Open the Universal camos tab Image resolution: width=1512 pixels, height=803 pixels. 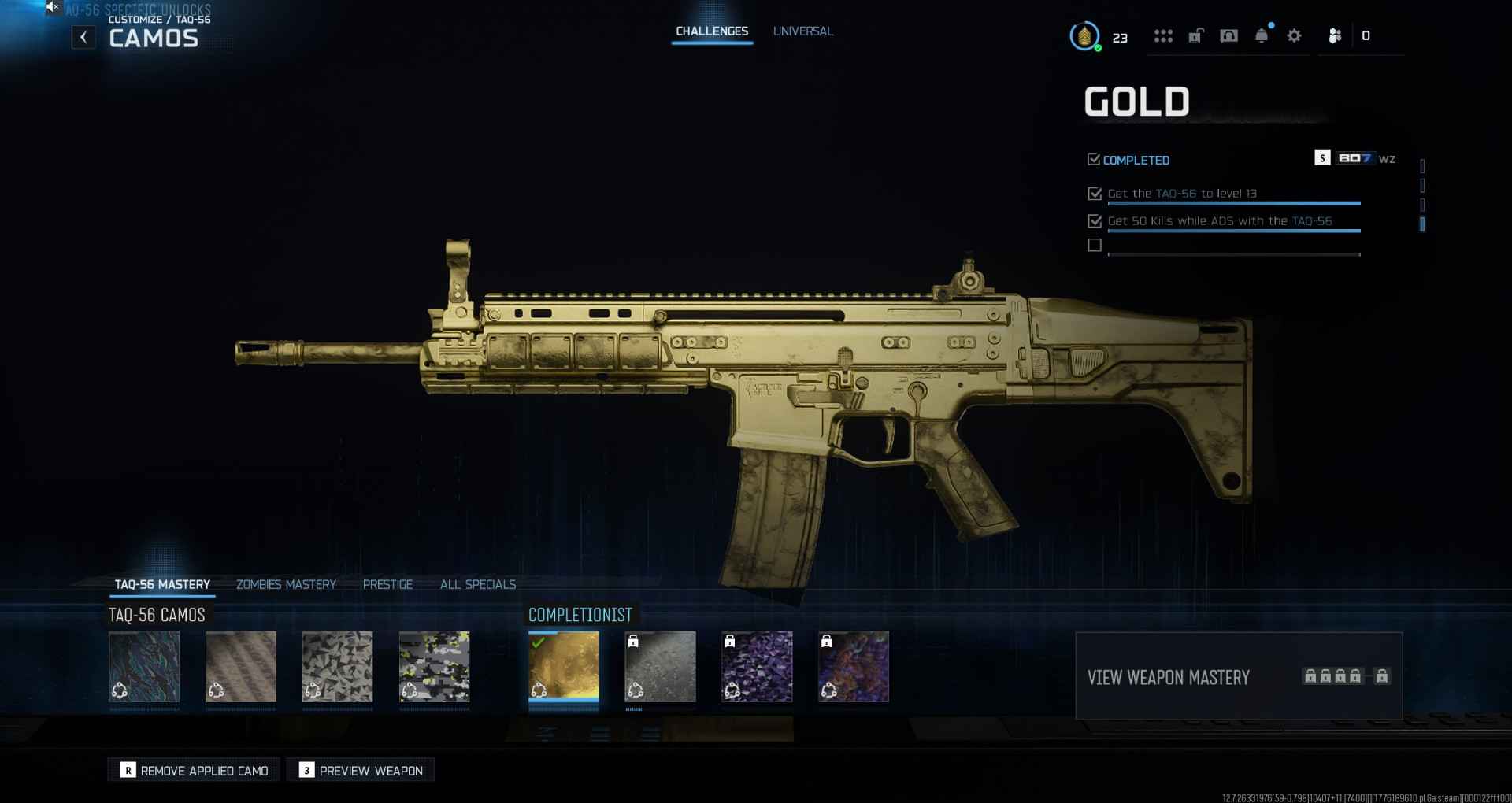pos(802,31)
